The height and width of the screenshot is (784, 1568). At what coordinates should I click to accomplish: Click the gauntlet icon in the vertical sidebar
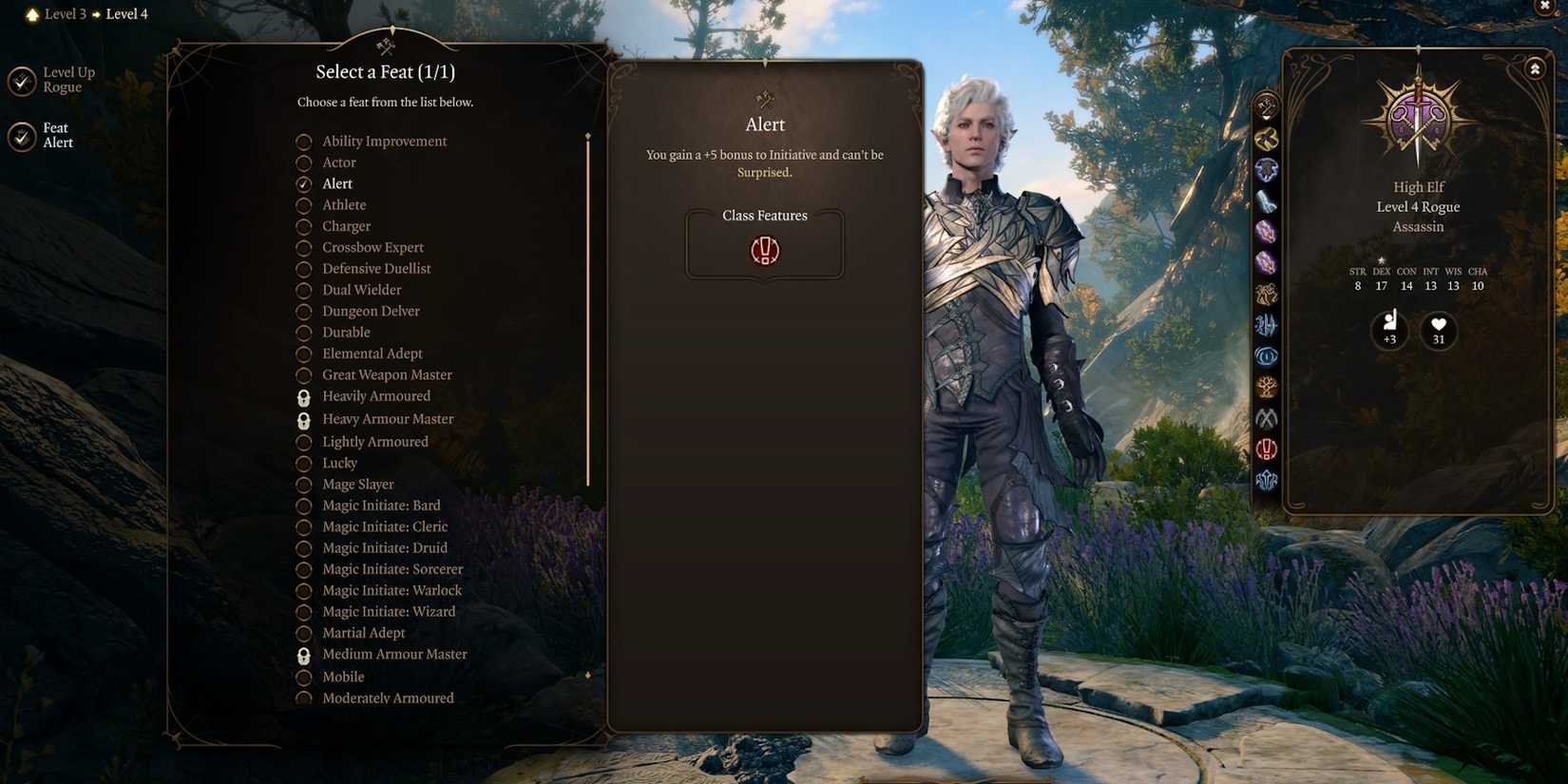pyautogui.click(x=1265, y=201)
